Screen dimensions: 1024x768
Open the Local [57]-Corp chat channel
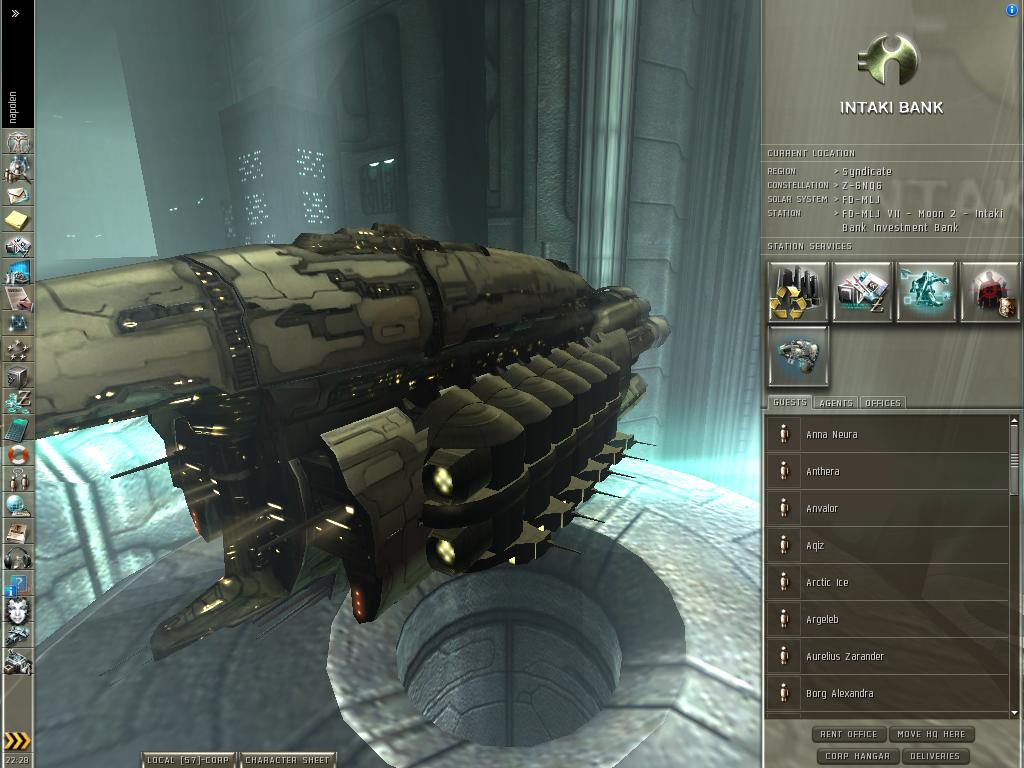pos(188,760)
